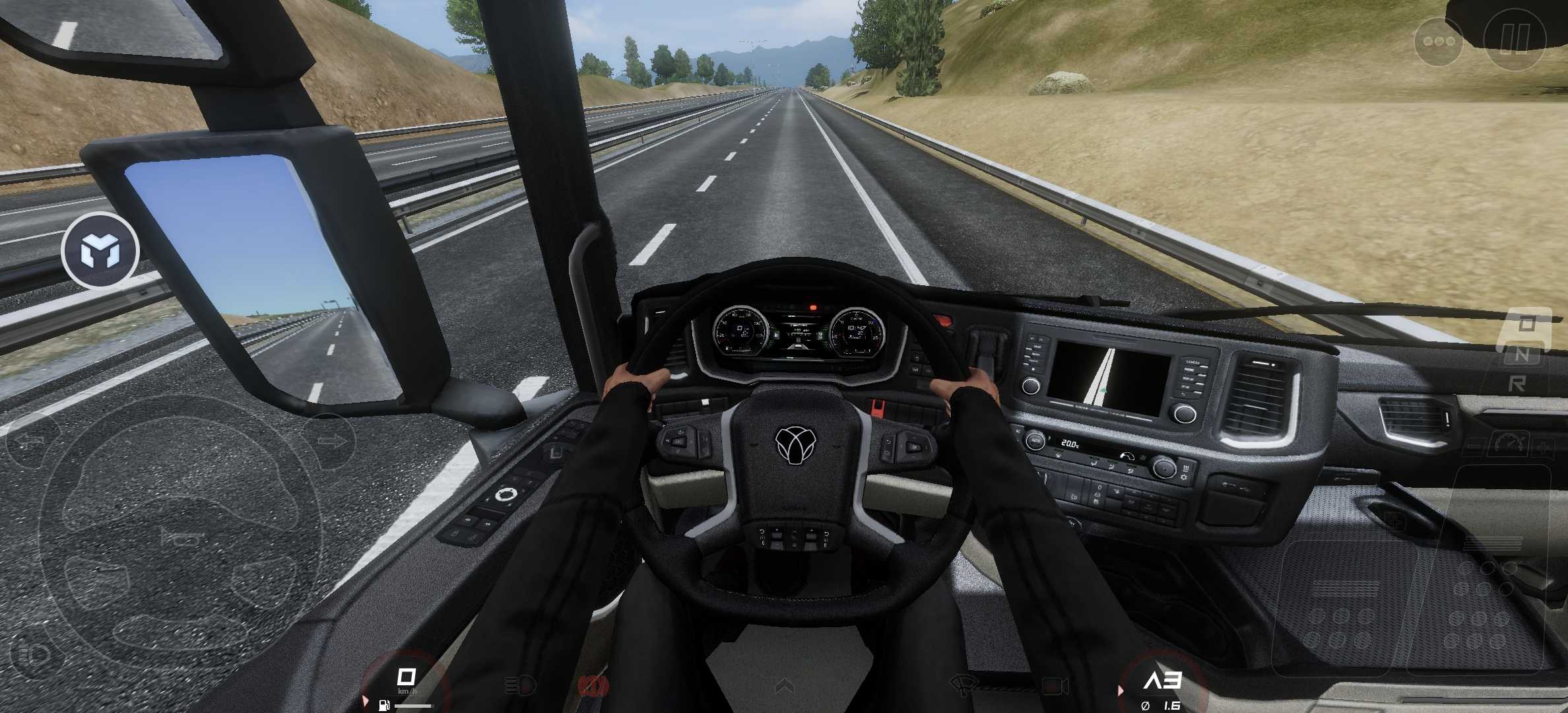Release the red parking brake

click(x=592, y=687)
